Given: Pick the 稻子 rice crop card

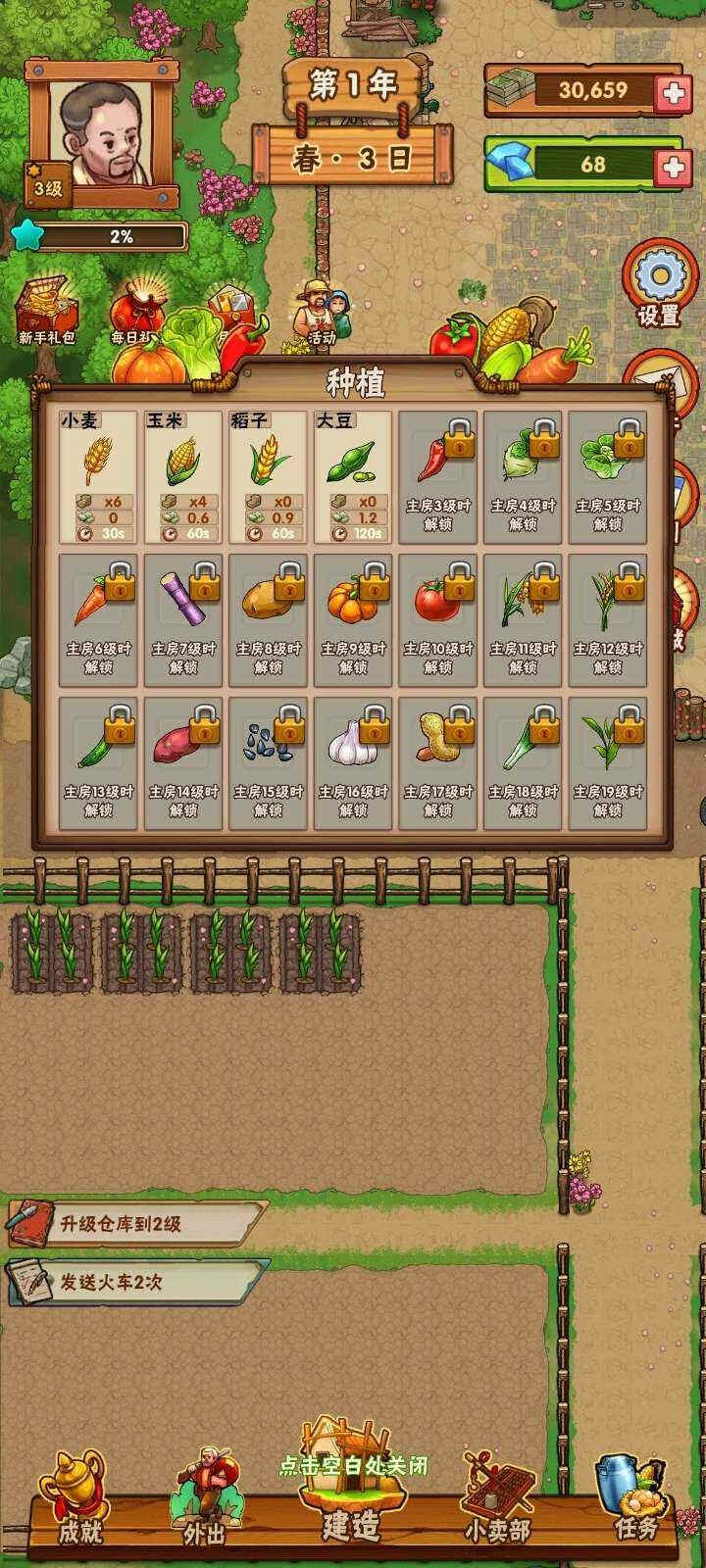Looking at the screenshot, I should tap(268, 477).
